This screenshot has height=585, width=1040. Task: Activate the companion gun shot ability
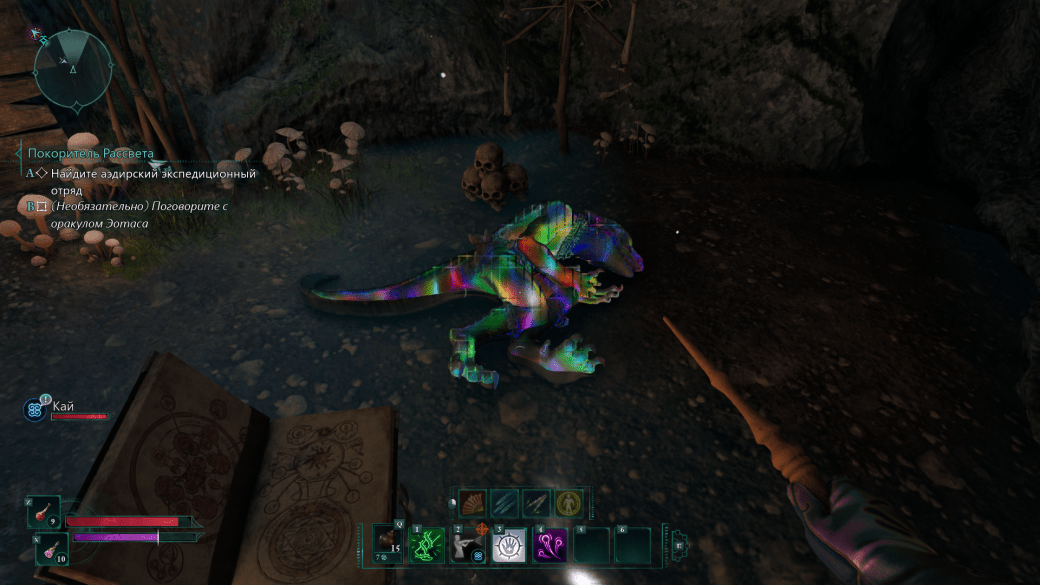tap(470, 545)
